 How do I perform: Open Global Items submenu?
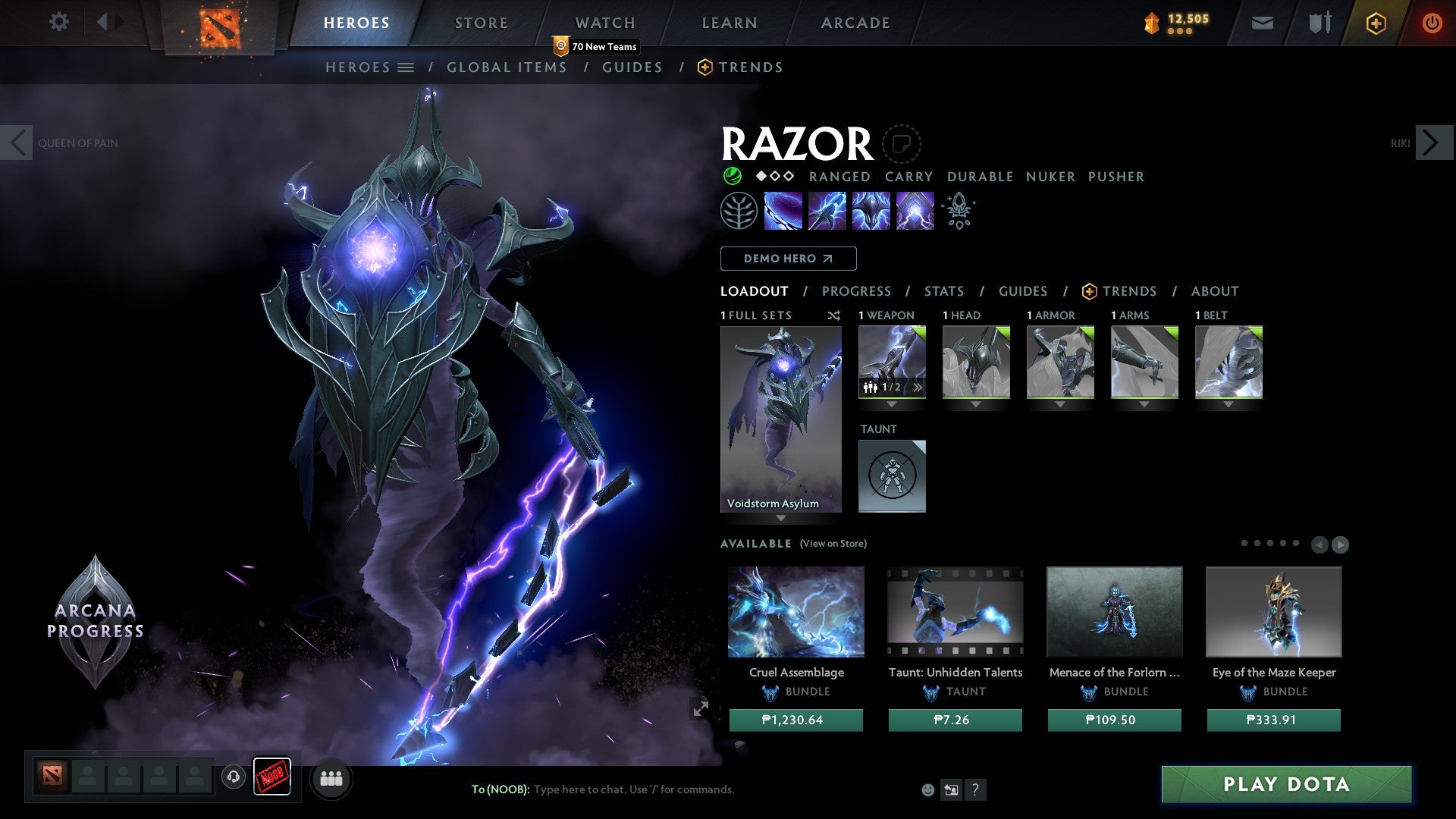click(x=507, y=67)
